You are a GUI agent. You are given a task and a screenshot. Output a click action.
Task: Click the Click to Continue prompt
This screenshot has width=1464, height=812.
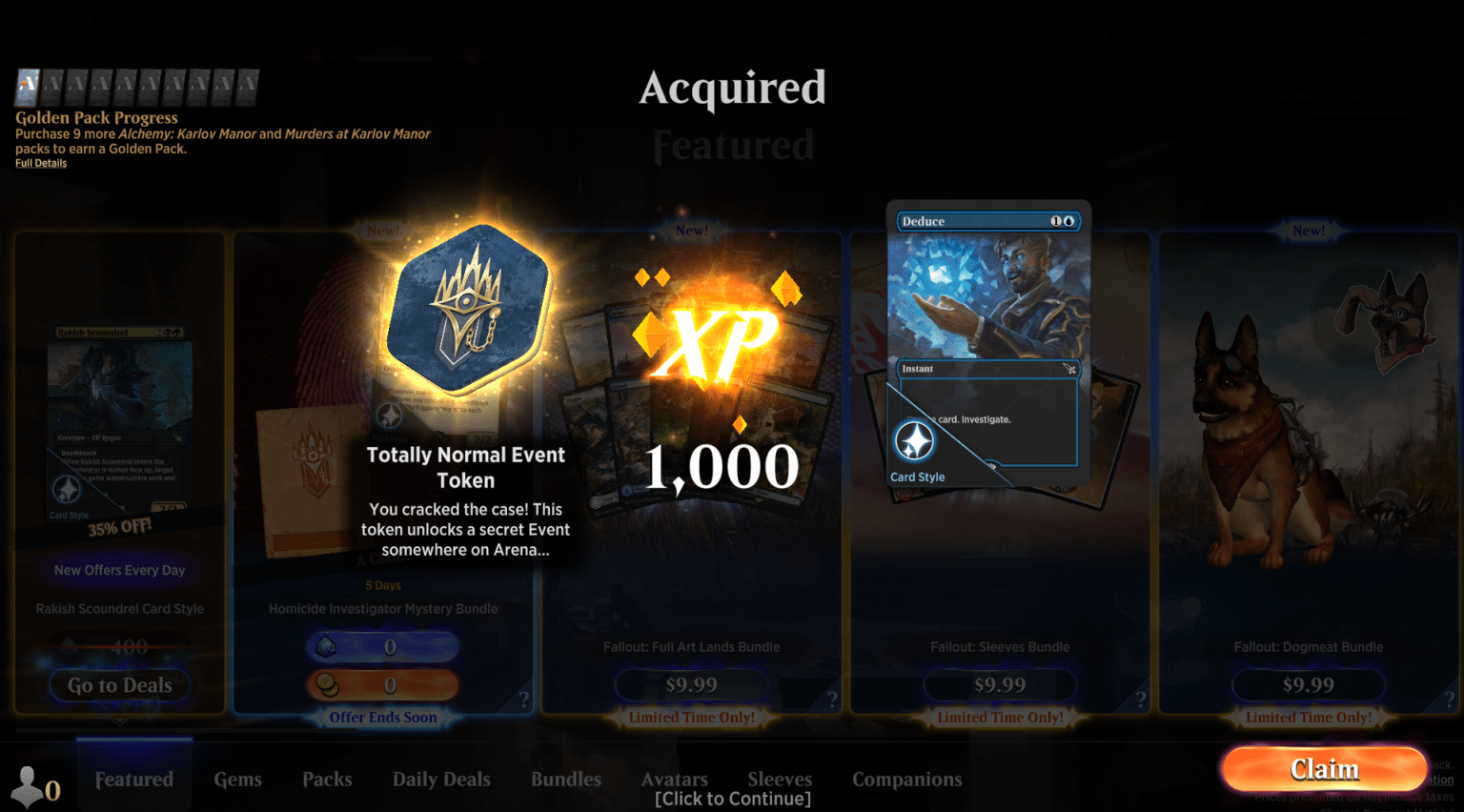coord(732,798)
